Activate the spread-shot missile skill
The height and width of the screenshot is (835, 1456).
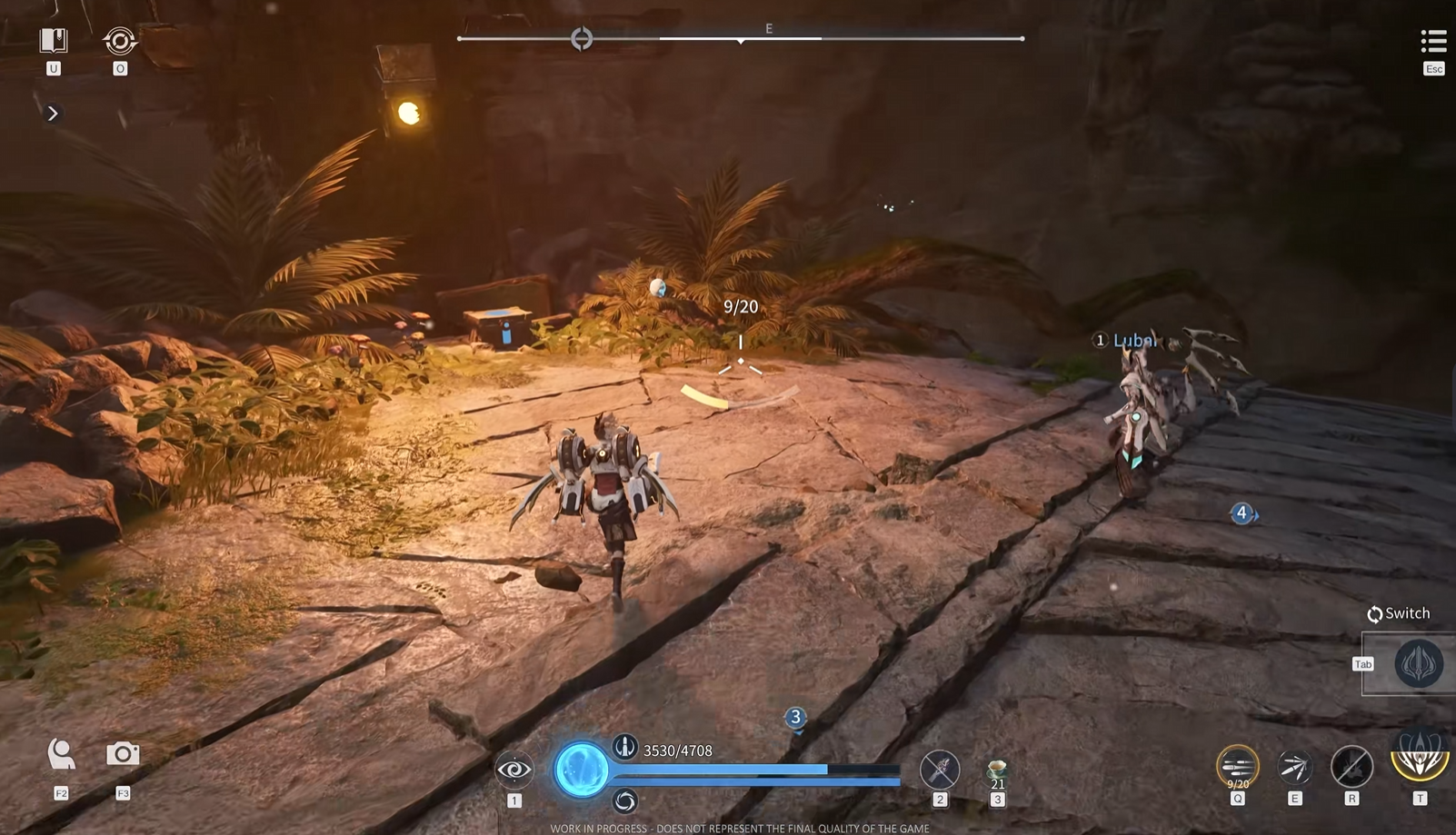pyautogui.click(x=1294, y=768)
